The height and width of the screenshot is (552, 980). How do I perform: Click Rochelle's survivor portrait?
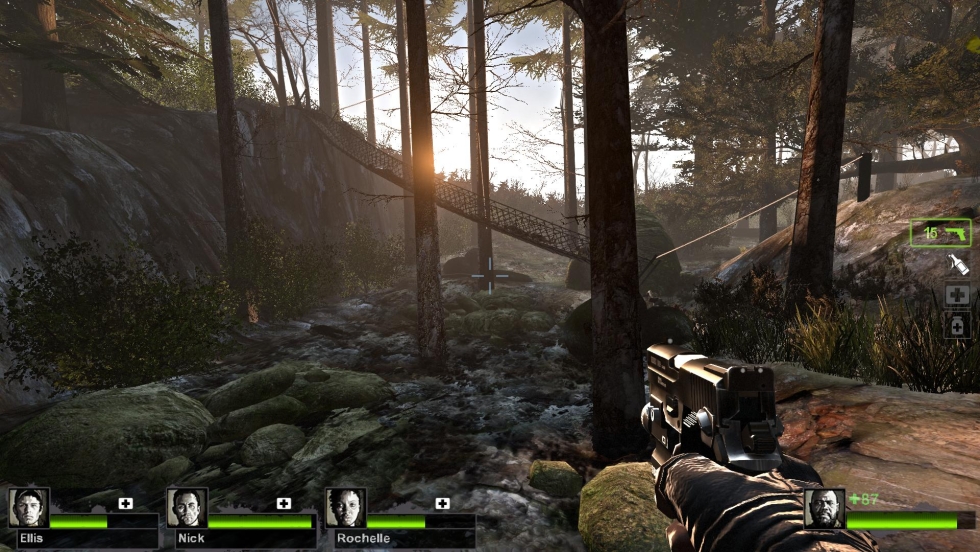tap(345, 507)
